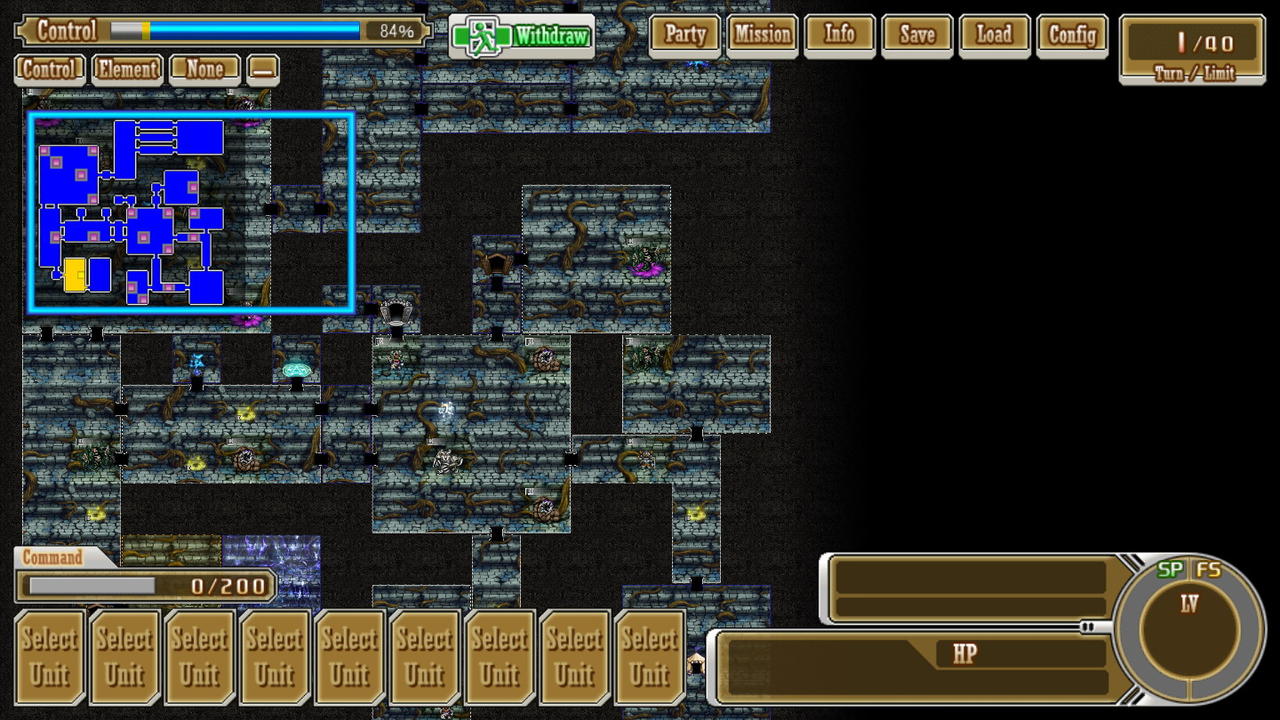The height and width of the screenshot is (720, 1280).
Task: Switch minimap filter to Element
Action: tap(127, 70)
